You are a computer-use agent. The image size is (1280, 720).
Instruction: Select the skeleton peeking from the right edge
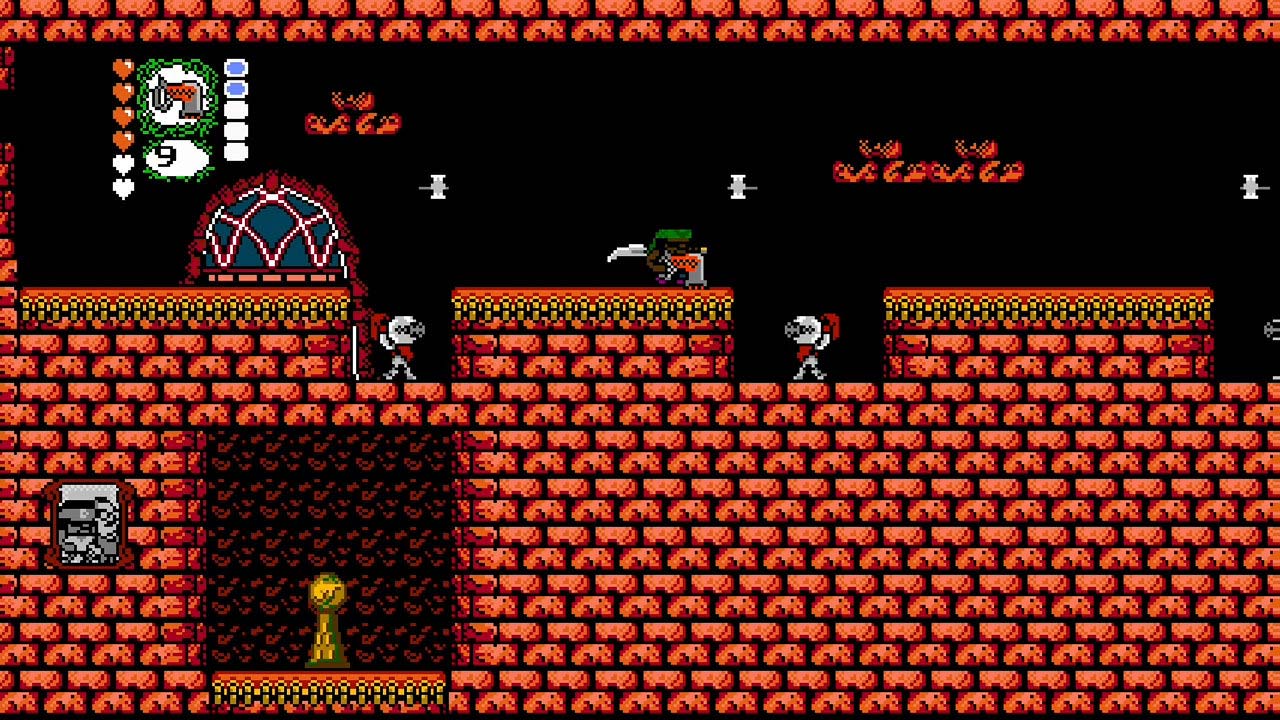(x=1272, y=330)
